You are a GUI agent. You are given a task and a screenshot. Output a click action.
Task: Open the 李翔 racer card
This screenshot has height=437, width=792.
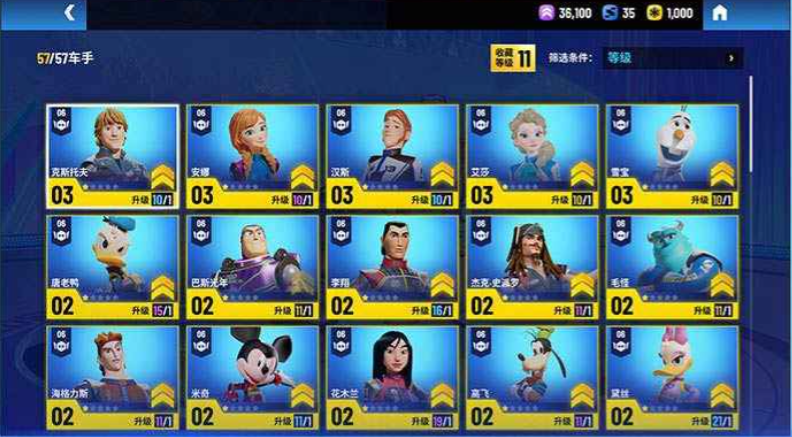point(392,265)
